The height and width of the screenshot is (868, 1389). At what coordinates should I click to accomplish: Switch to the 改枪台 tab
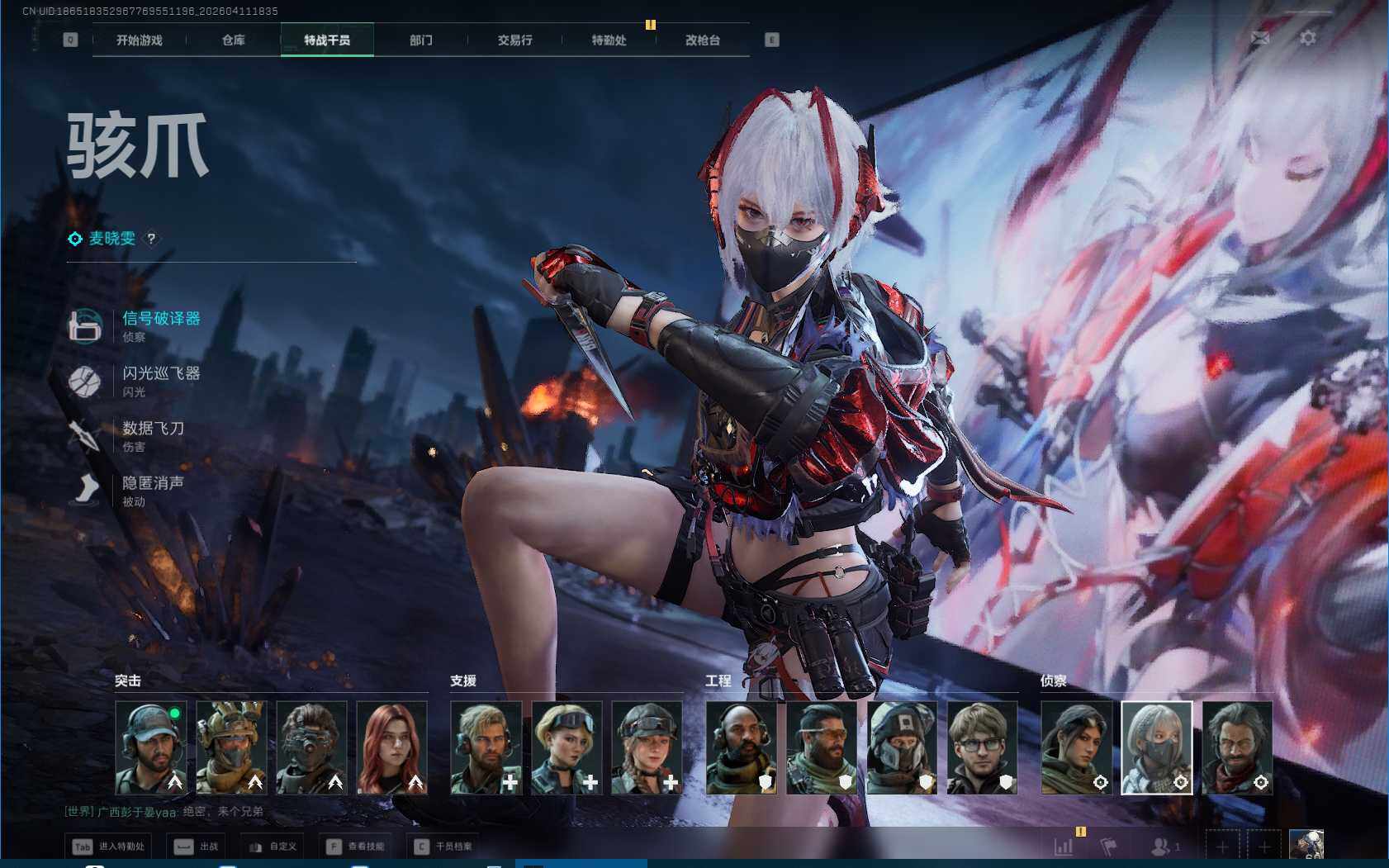click(703, 40)
